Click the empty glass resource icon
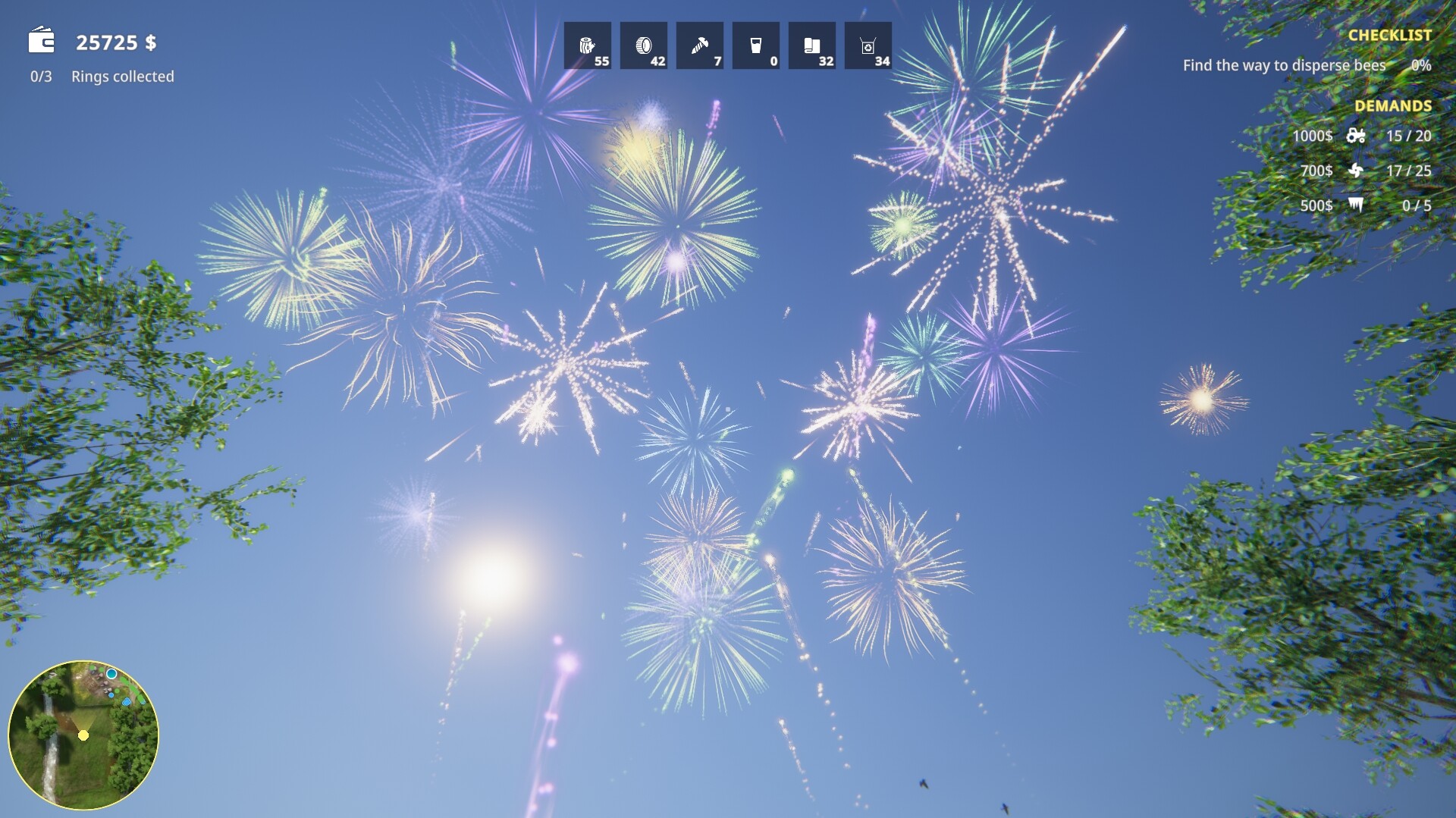 pyautogui.click(x=756, y=45)
